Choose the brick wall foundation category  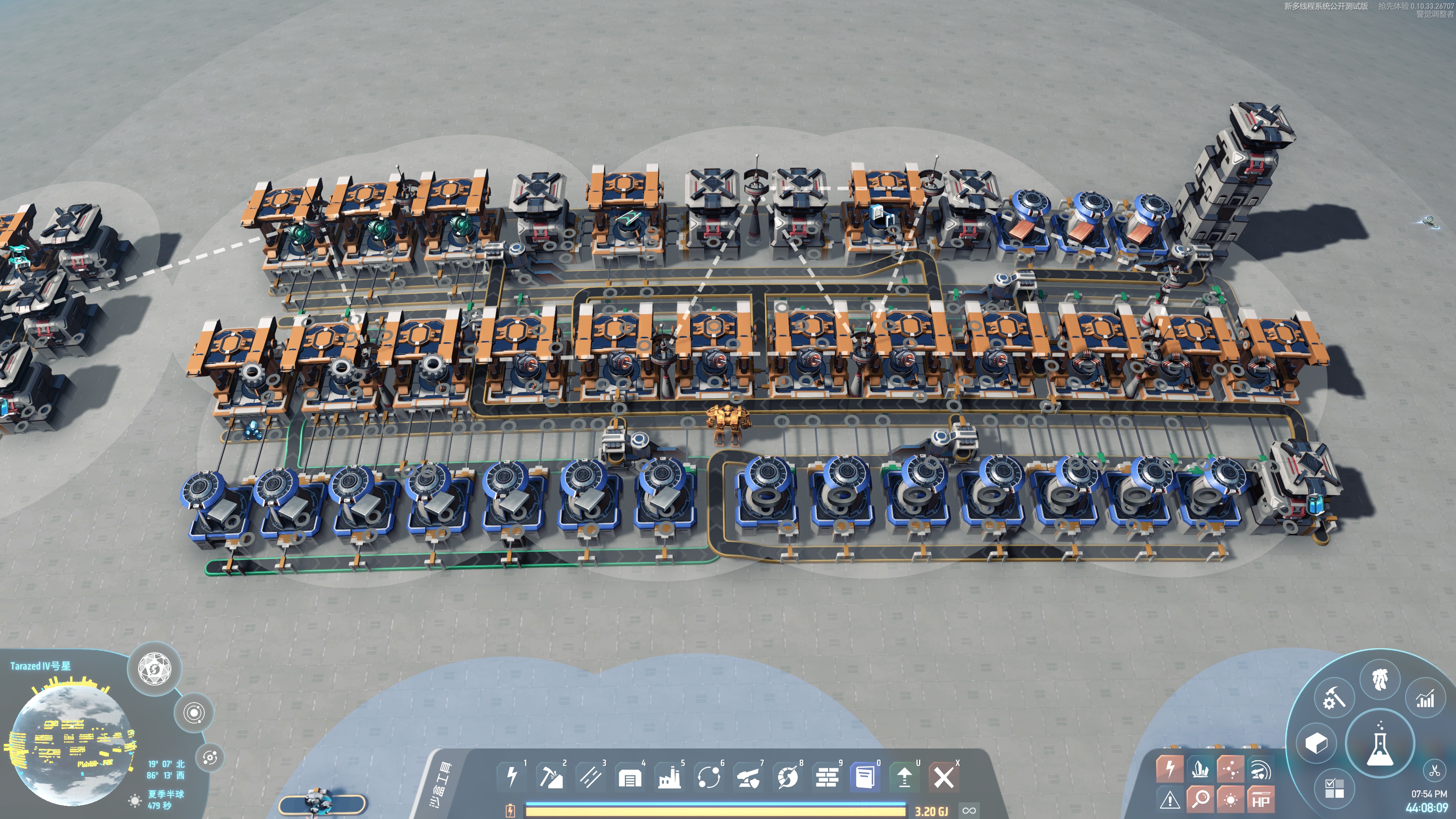point(827,778)
